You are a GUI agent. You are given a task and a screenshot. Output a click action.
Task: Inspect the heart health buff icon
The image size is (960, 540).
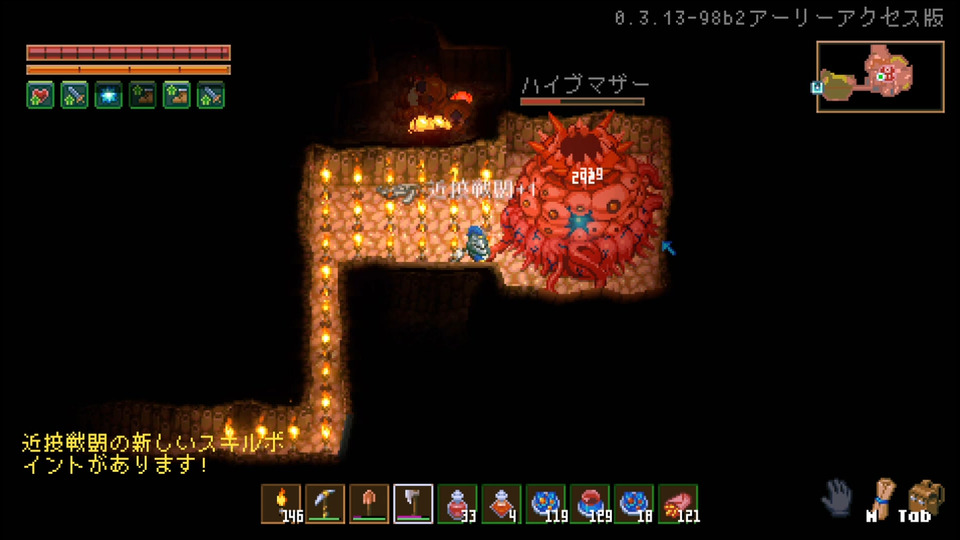40,95
